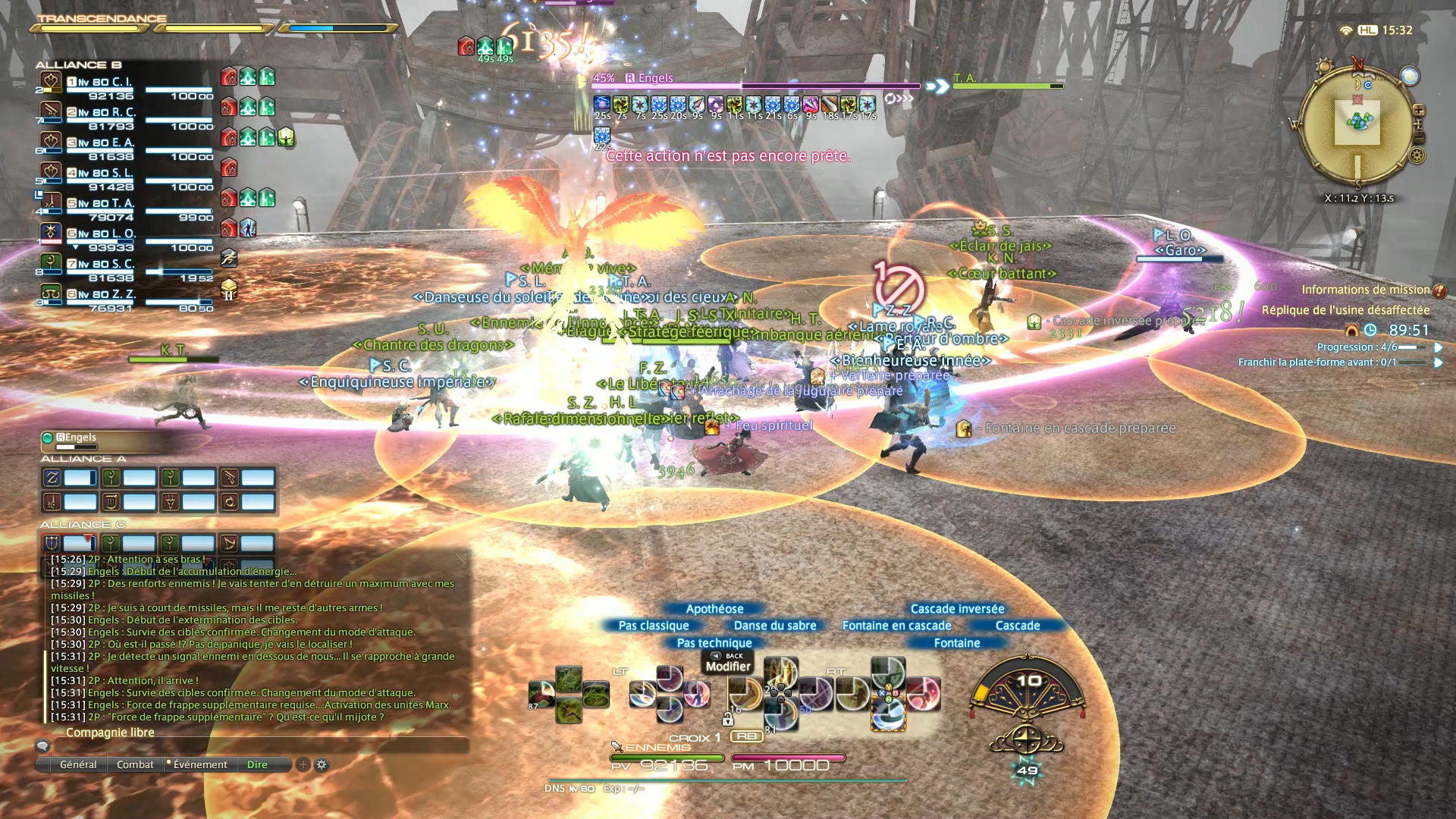Open the Combat chat tab

point(135,764)
